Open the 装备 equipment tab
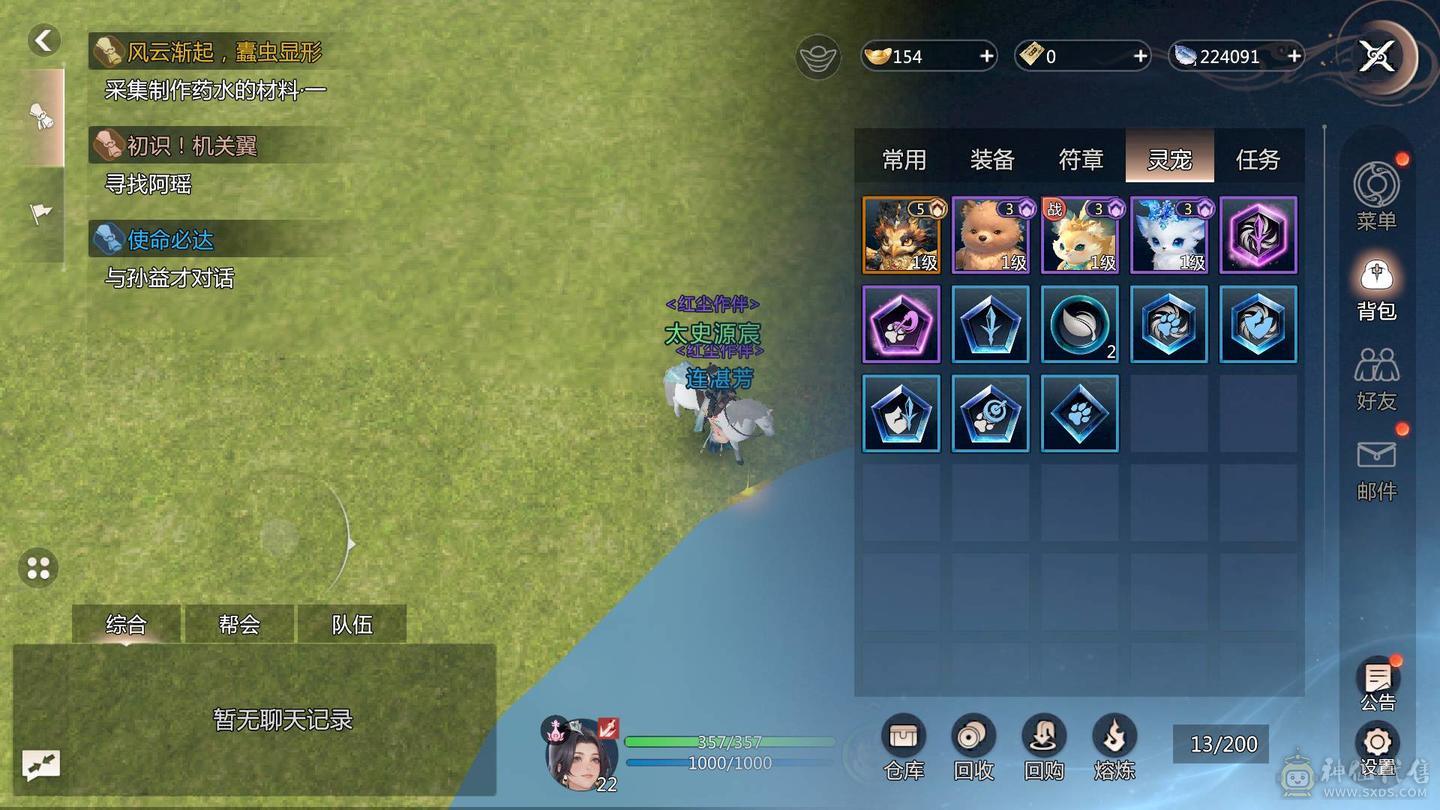 [992, 159]
